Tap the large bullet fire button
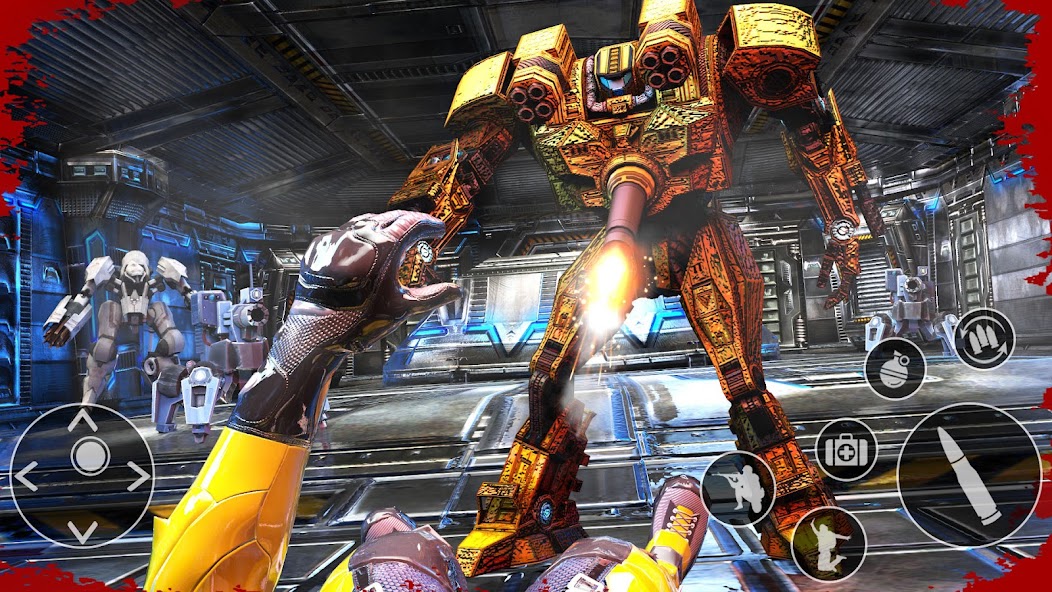This screenshot has height=592, width=1052. 968,475
